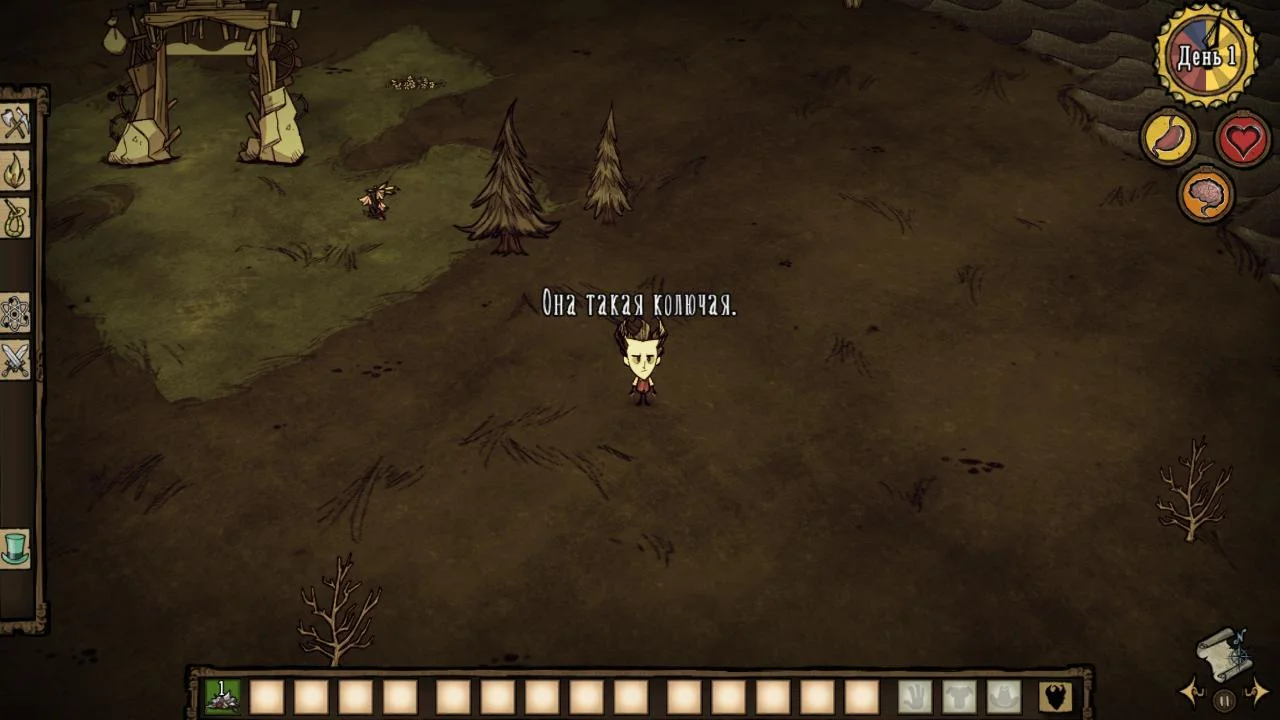Open the Light crafting tab with flame icon
The height and width of the screenshot is (720, 1280).
coord(15,171)
